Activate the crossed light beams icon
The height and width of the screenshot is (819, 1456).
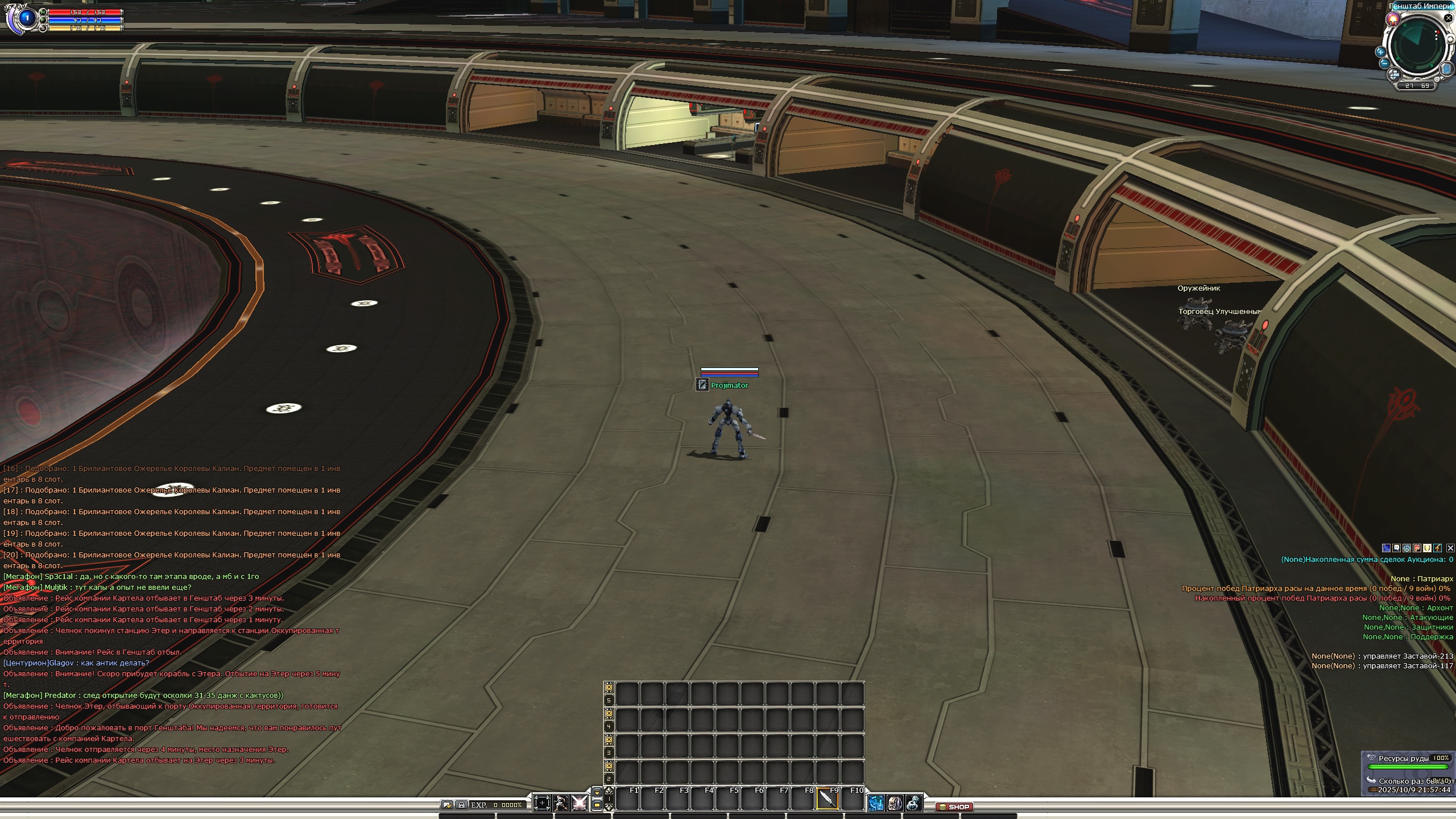580,803
